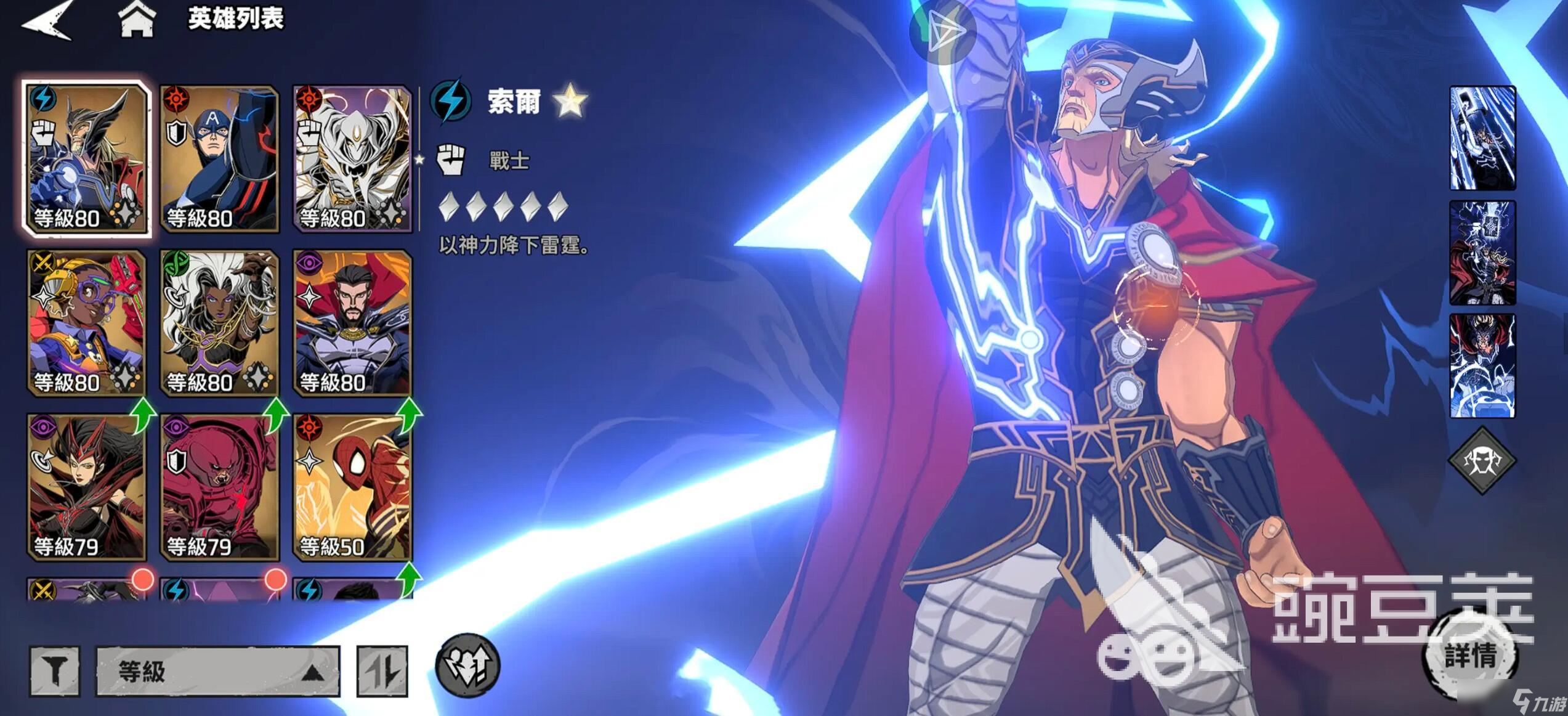Open the 詳情 details button
The height and width of the screenshot is (716, 1568).
(x=1471, y=656)
